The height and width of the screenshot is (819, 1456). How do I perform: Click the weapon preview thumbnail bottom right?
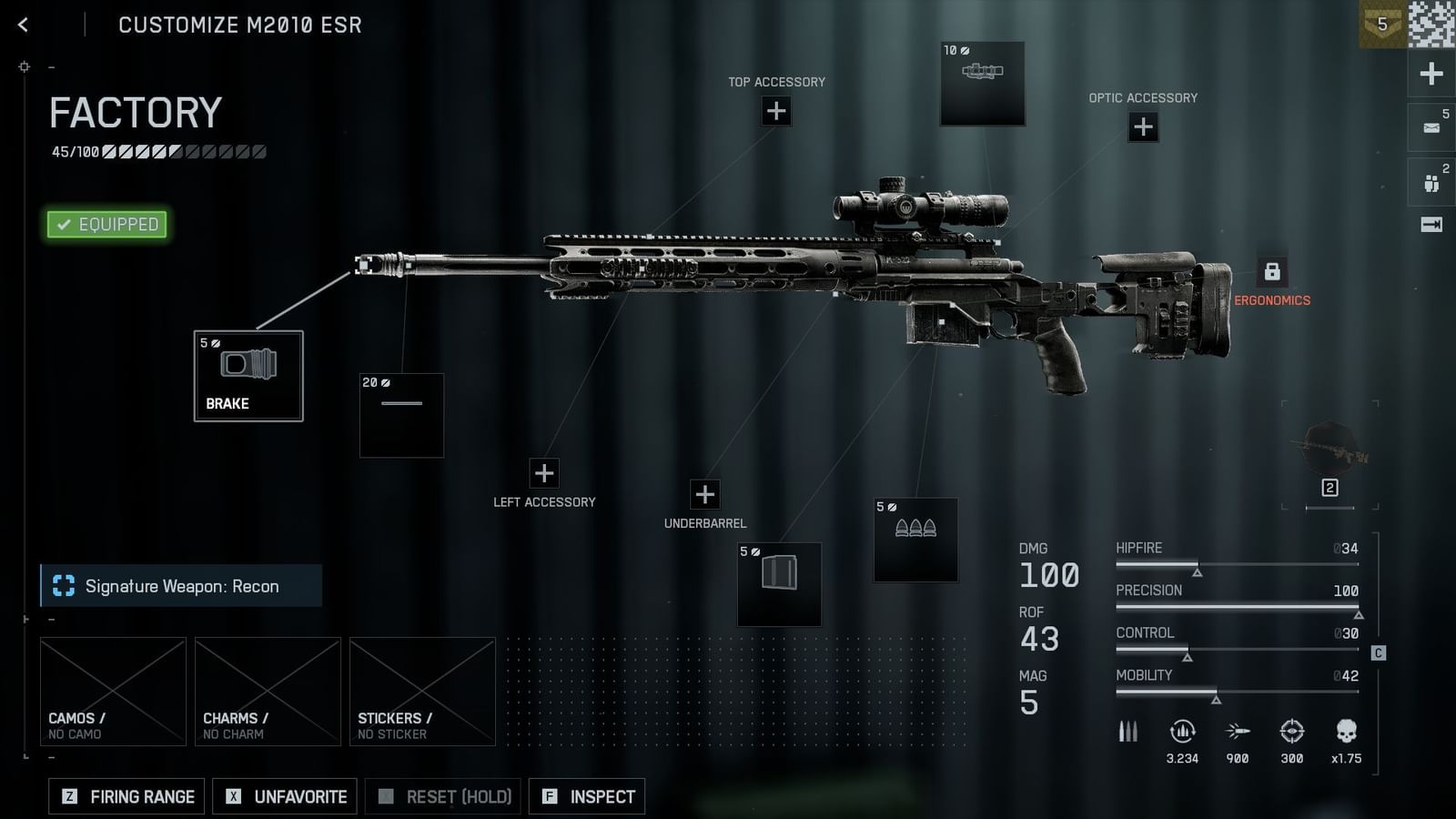pos(1329,446)
